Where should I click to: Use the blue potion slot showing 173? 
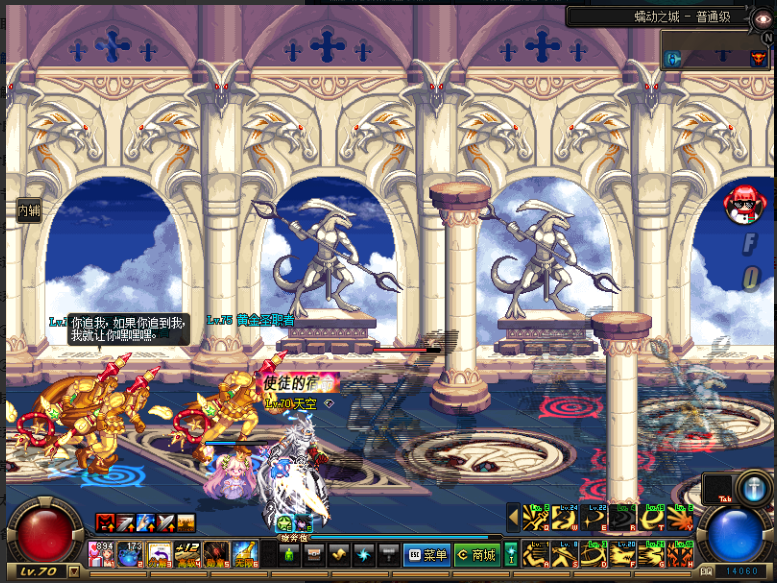(x=132, y=554)
